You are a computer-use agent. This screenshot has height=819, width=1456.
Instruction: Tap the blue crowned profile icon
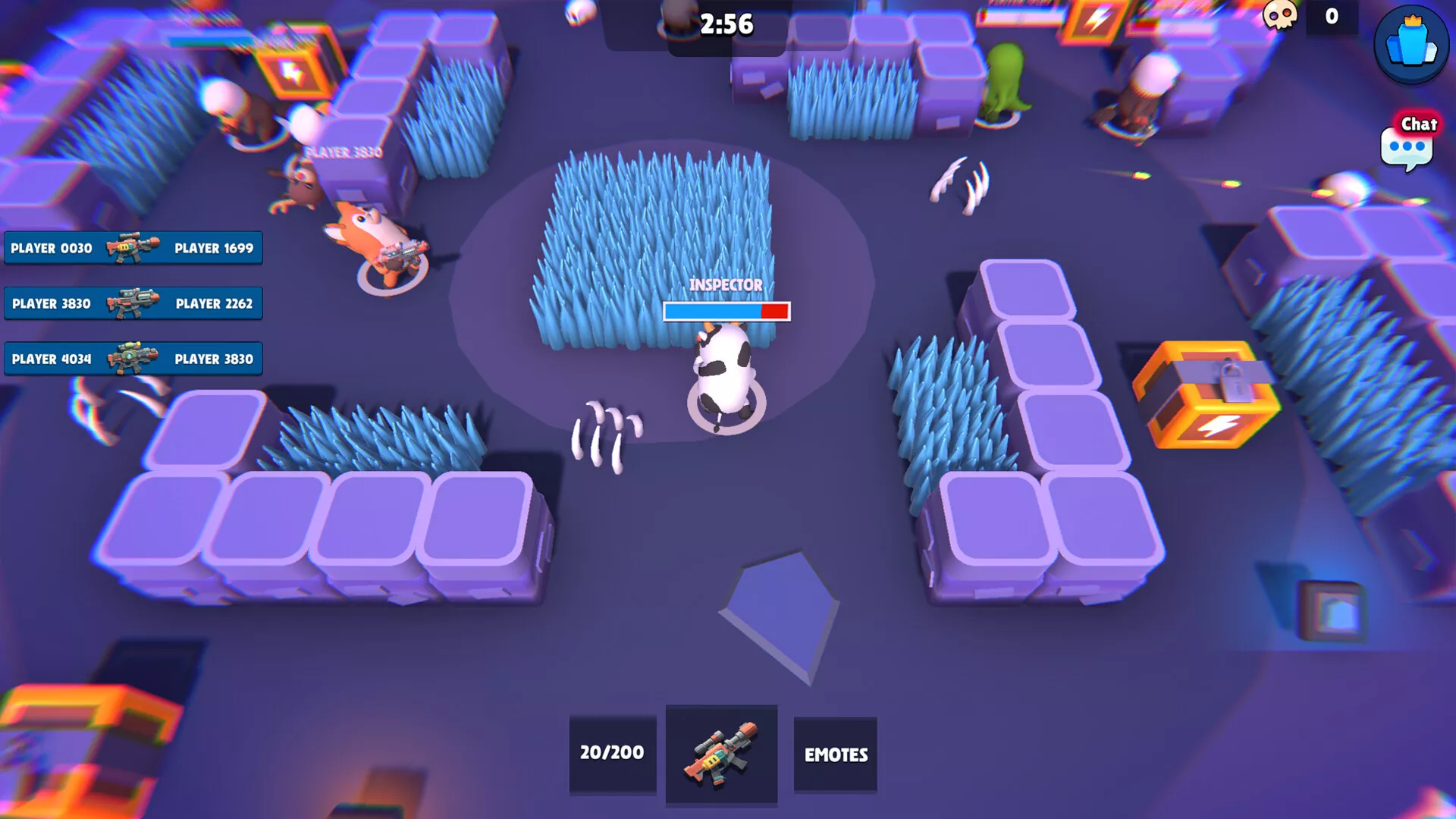[x=1411, y=44]
